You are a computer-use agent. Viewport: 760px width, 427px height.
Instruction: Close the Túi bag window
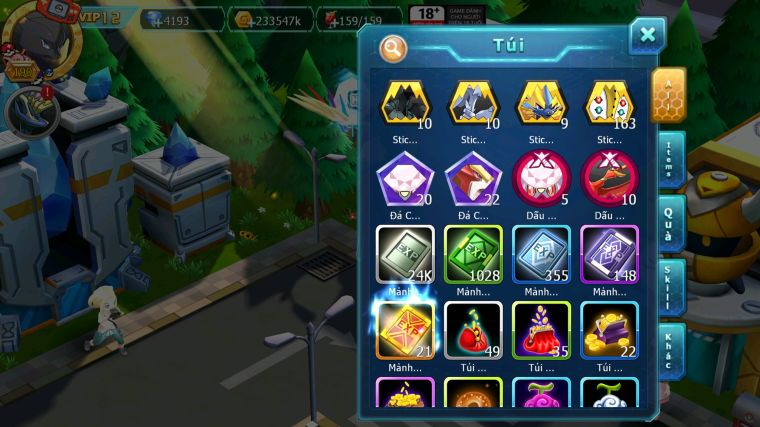[647, 35]
